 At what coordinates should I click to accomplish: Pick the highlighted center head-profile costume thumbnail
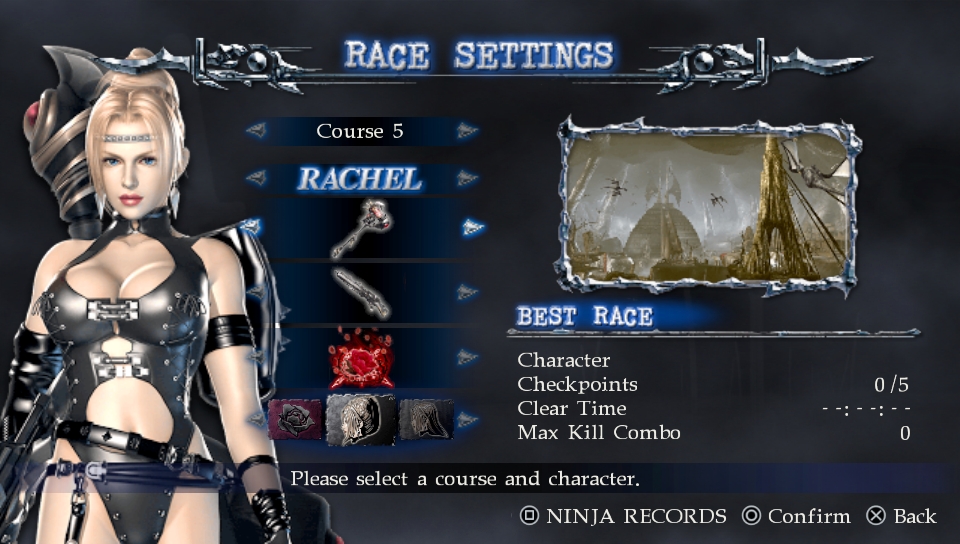click(x=360, y=417)
